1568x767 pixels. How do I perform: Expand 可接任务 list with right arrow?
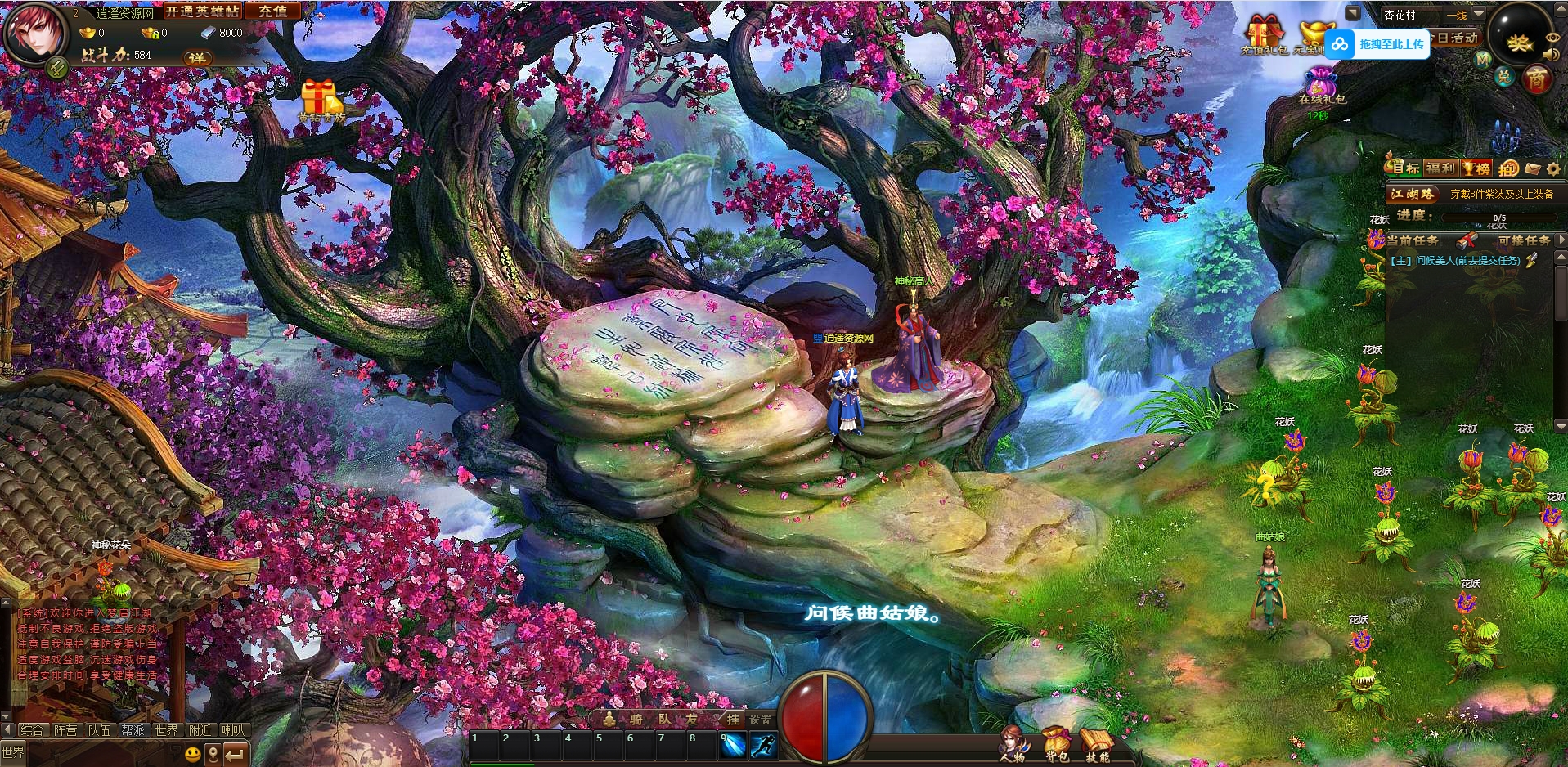point(1562,241)
